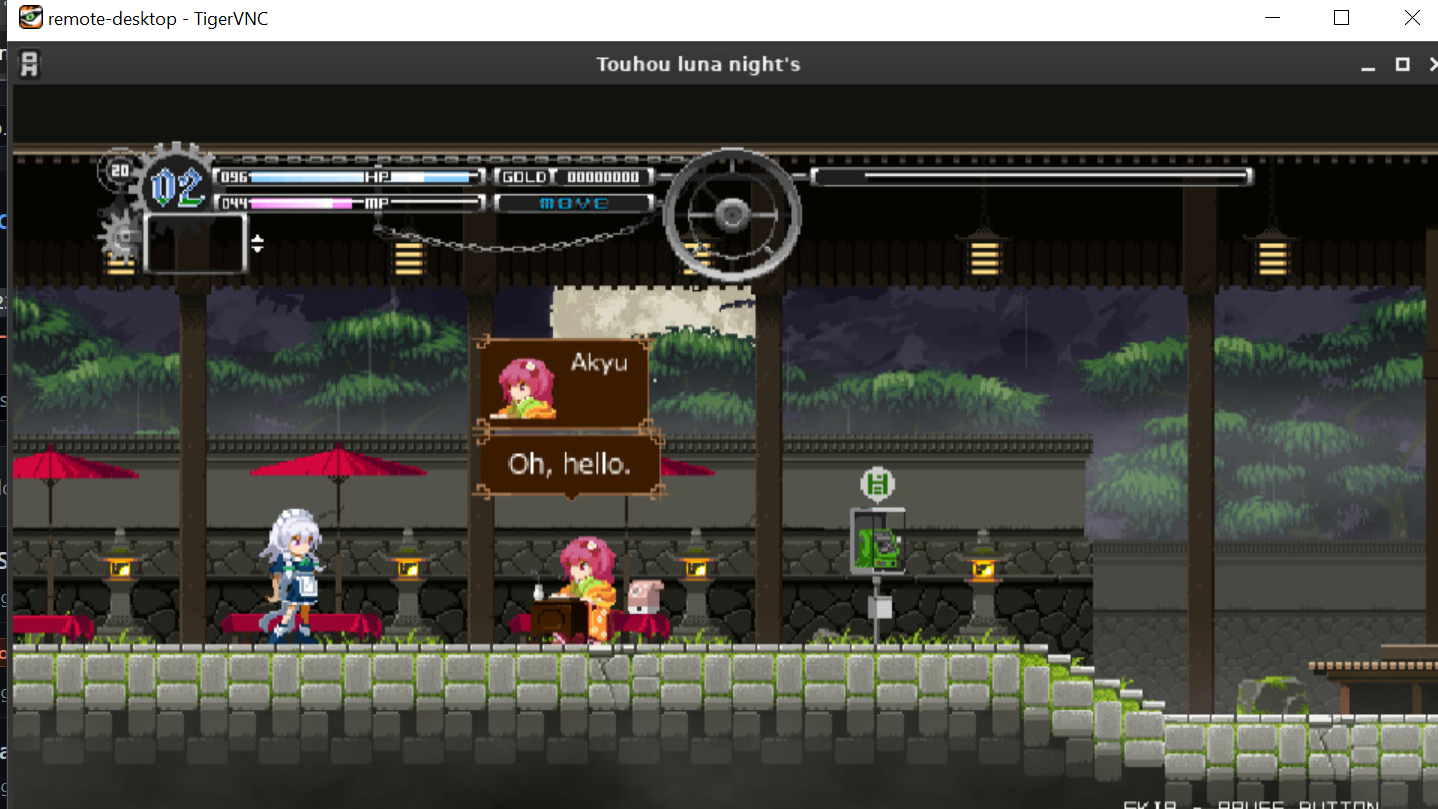
Task: Click the empty item slot box
Action: [195, 242]
